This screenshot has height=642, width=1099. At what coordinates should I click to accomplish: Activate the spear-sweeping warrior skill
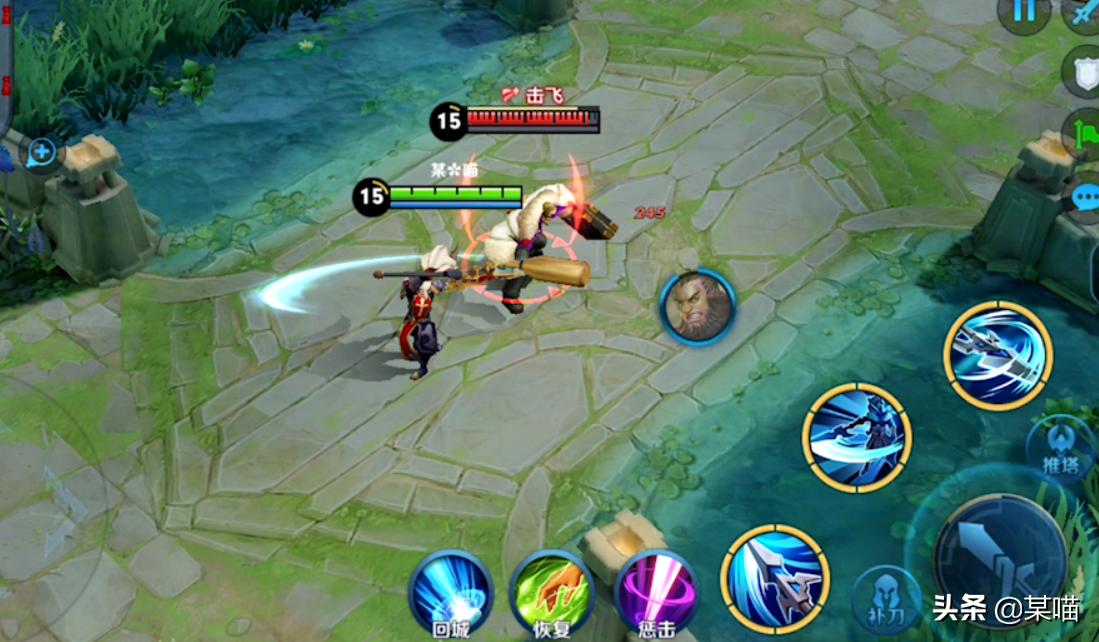point(857,438)
